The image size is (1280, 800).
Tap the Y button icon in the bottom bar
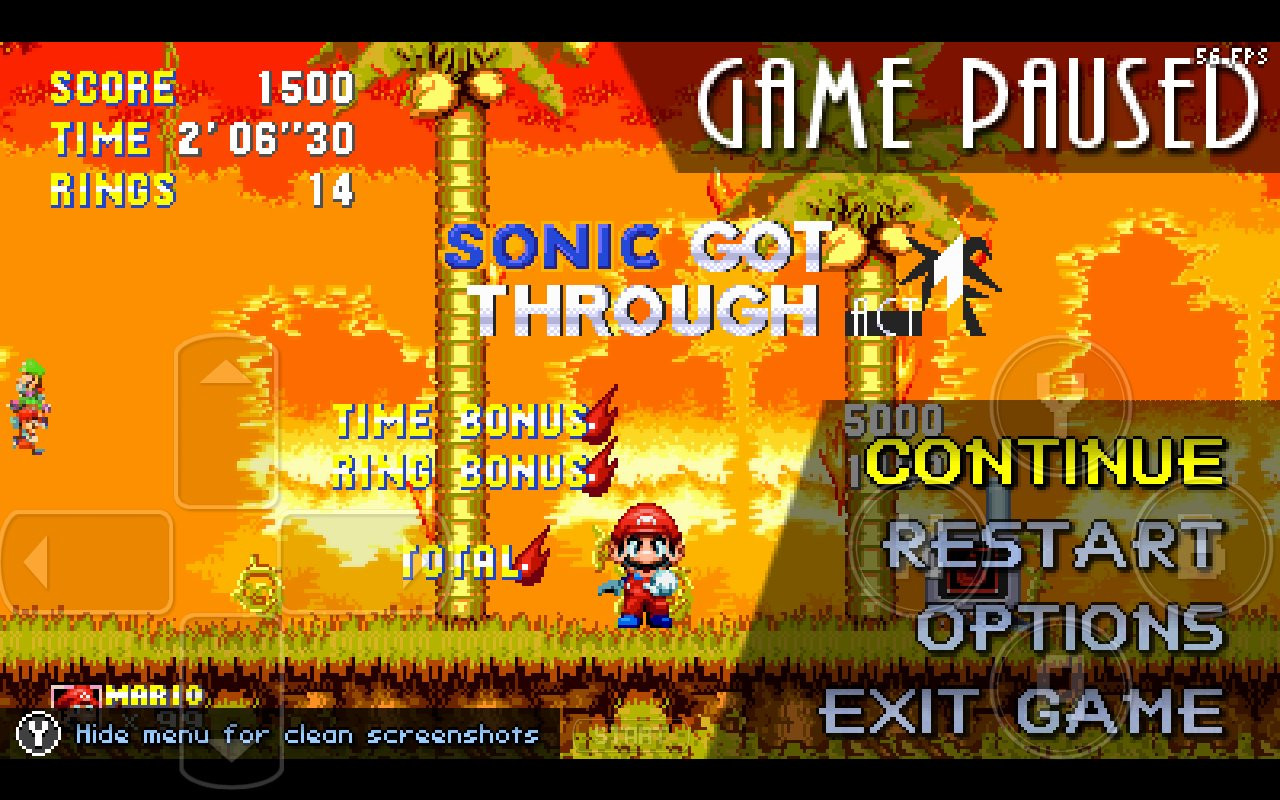(37, 733)
